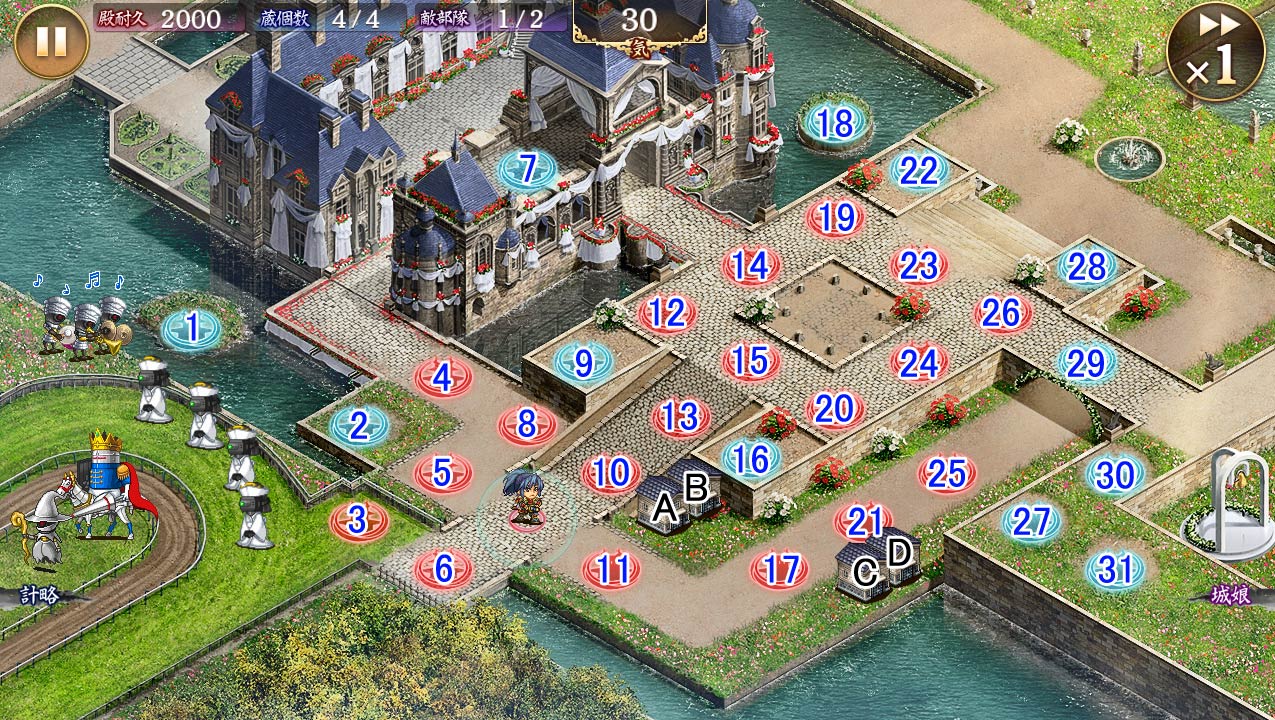Select red deployment tile 26

tap(1001, 314)
